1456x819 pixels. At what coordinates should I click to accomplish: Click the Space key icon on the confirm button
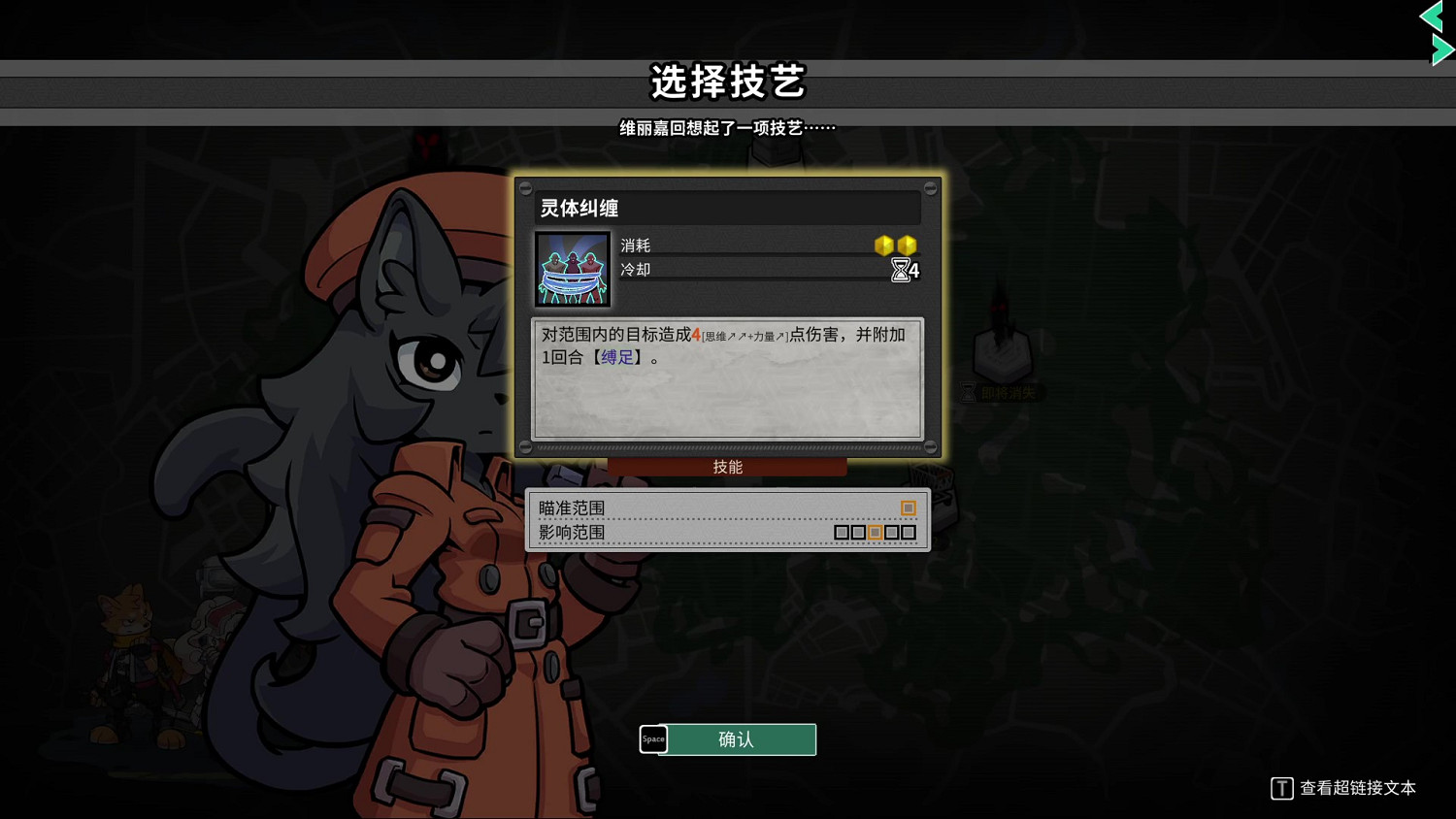(653, 739)
